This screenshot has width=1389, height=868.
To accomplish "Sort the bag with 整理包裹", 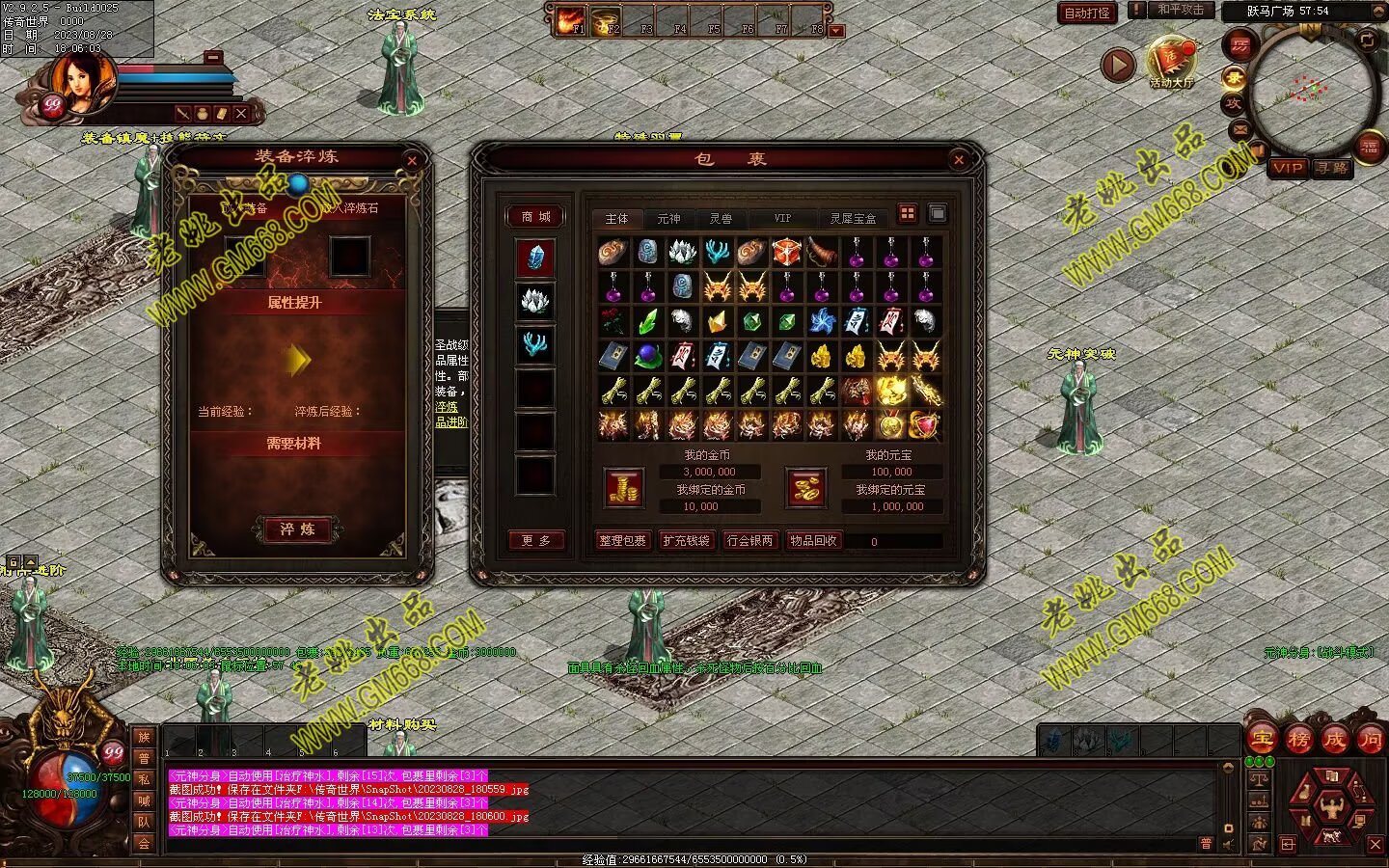I will coord(622,541).
